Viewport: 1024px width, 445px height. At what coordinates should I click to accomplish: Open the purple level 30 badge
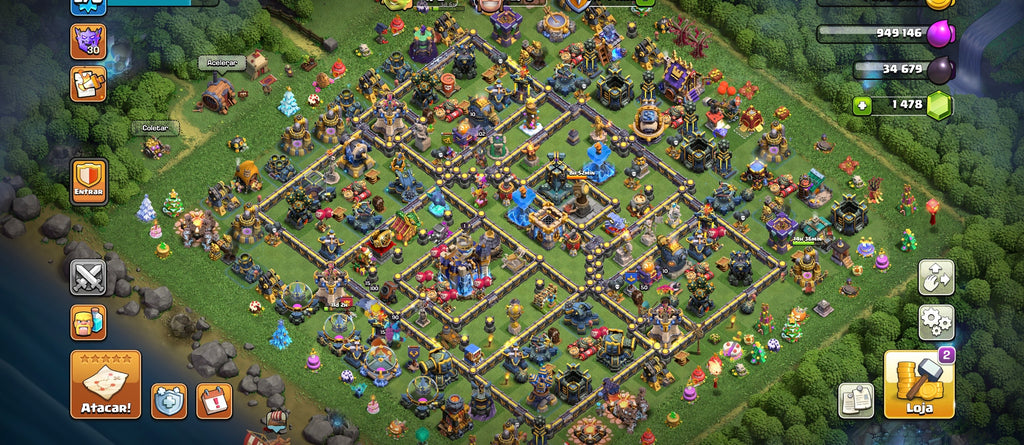[88, 42]
